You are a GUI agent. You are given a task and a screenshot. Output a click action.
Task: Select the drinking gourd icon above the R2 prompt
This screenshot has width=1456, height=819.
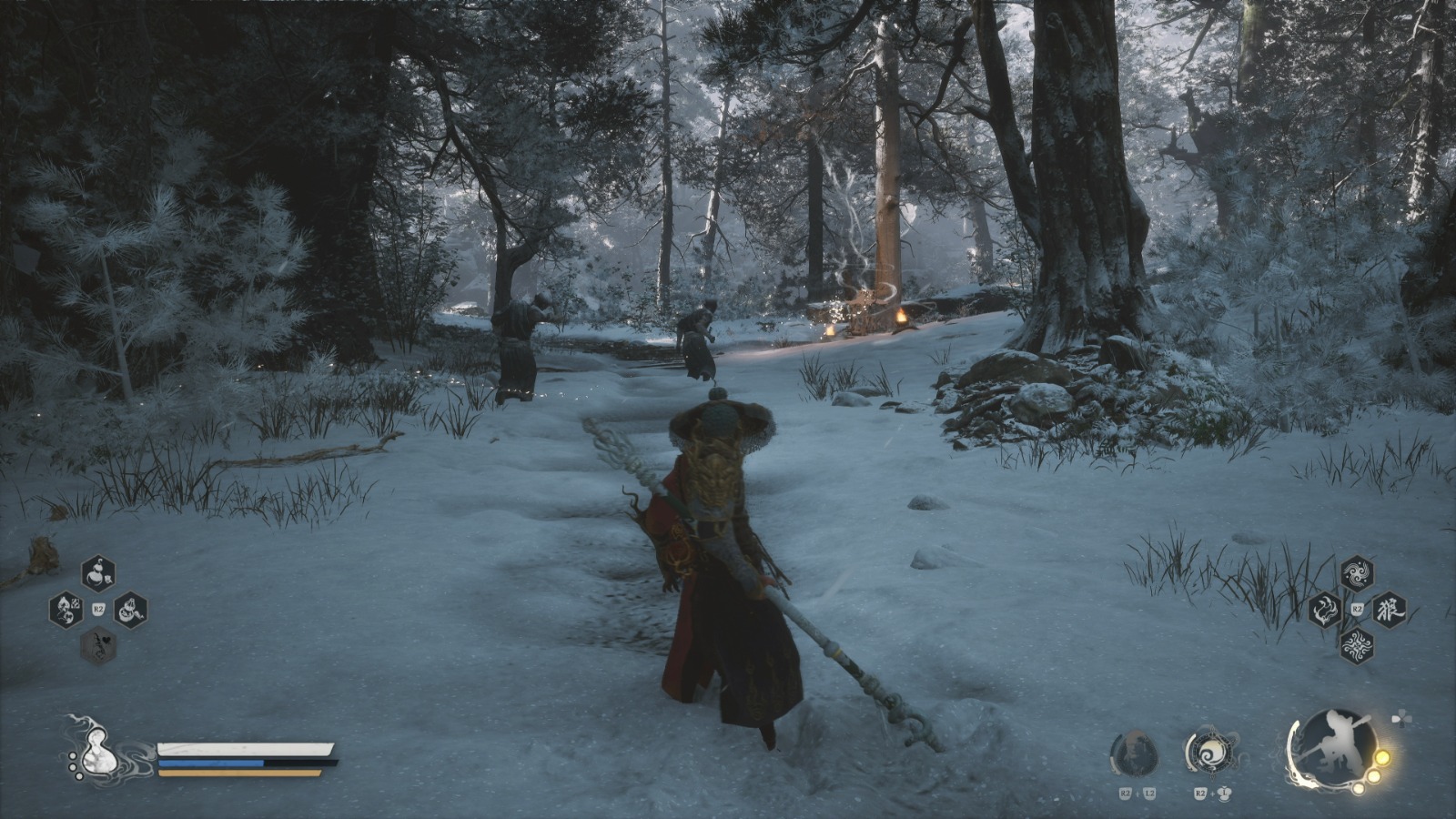point(97,575)
